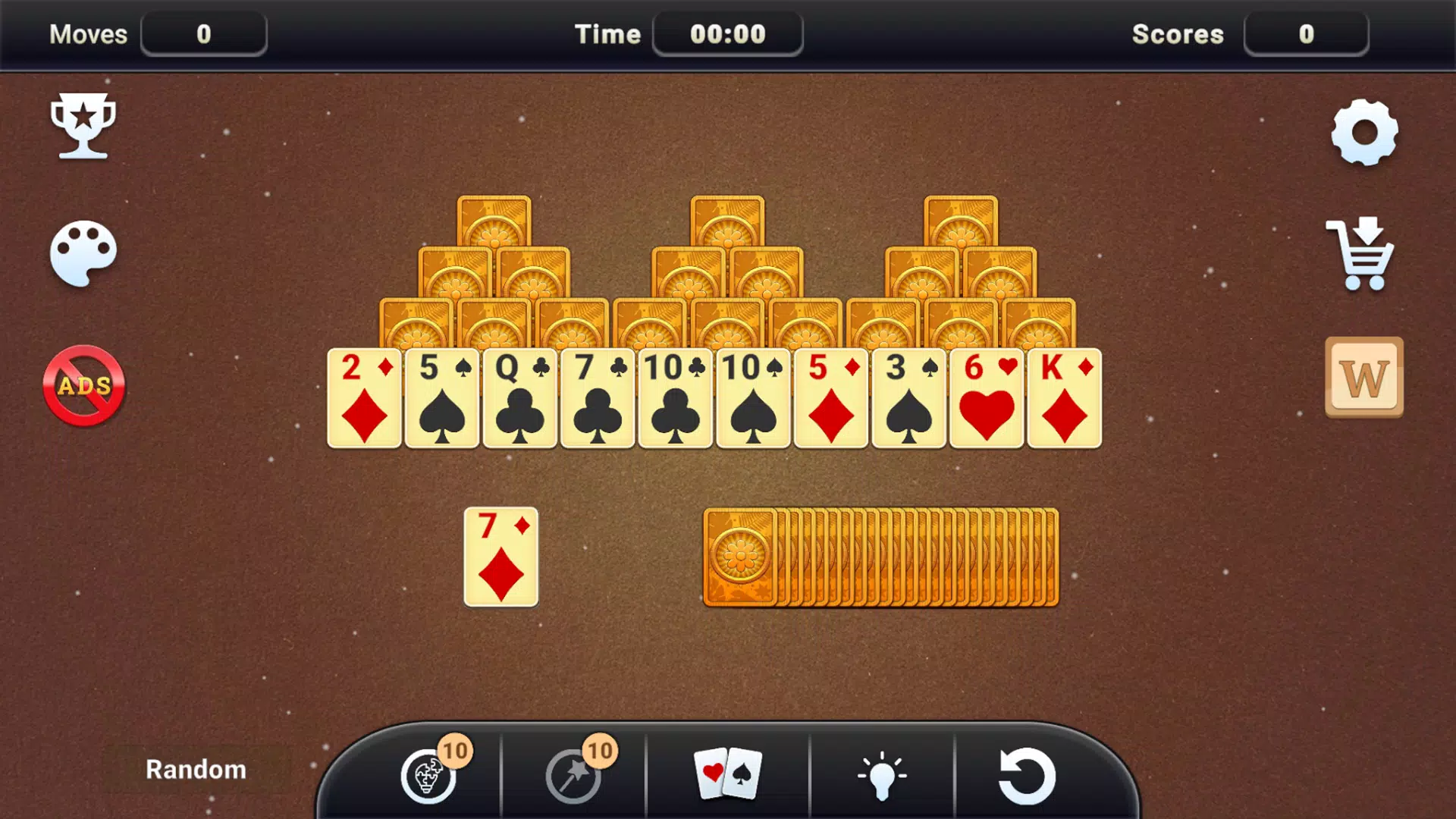1456x819 pixels.
Task: Click the Moves counter field
Action: (203, 33)
